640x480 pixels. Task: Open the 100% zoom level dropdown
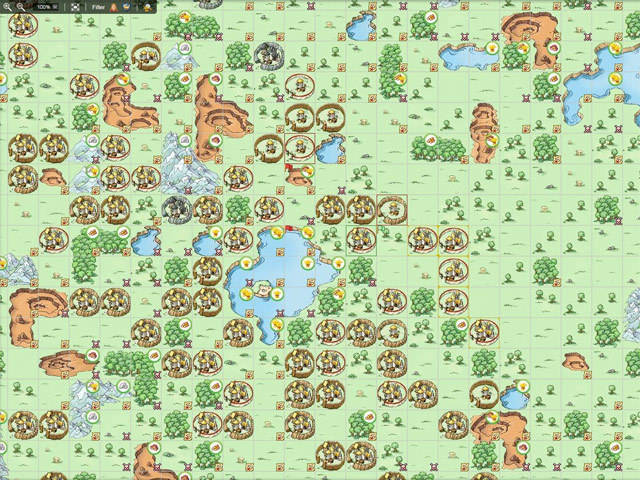point(47,6)
